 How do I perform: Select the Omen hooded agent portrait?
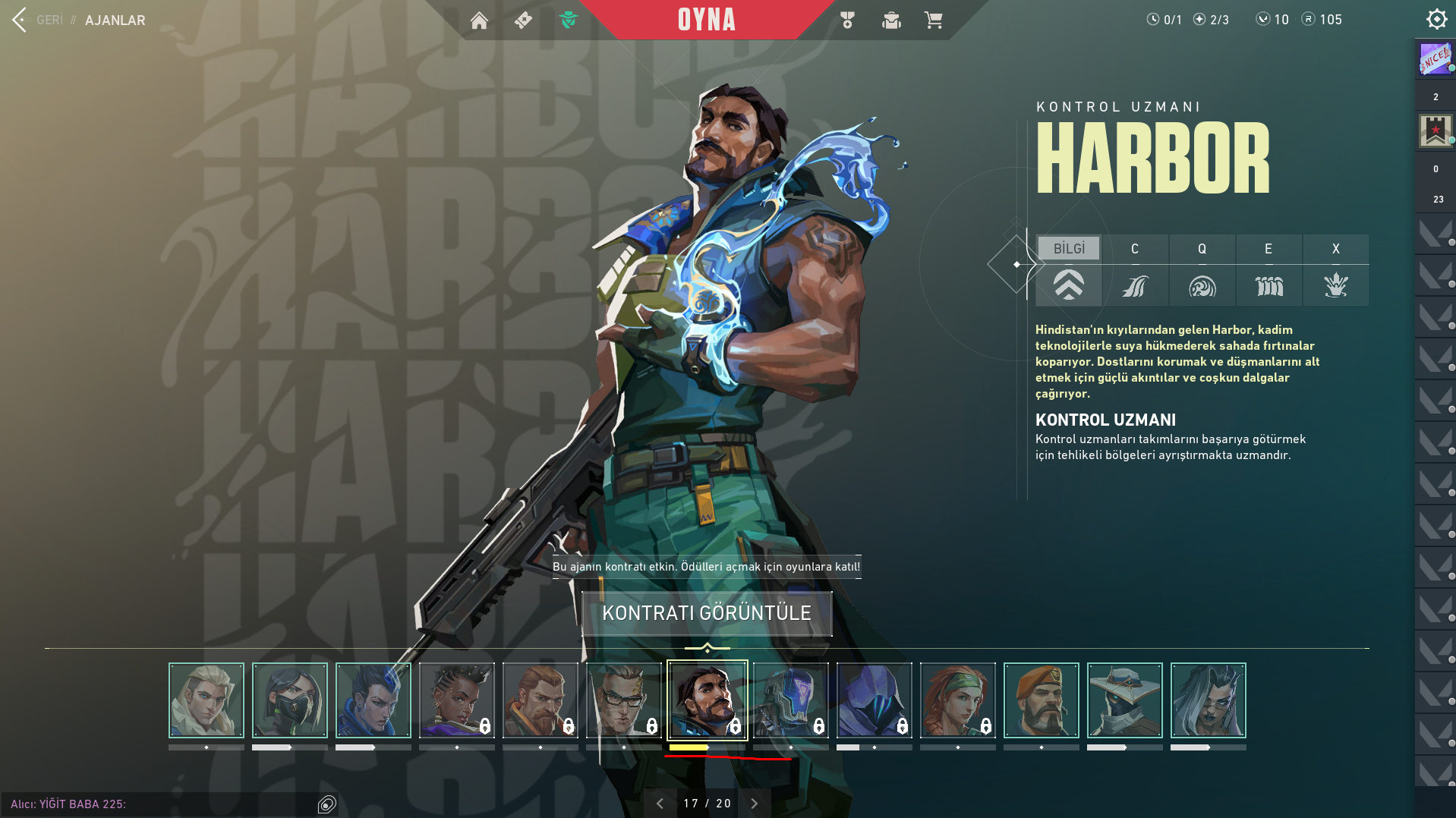874,700
